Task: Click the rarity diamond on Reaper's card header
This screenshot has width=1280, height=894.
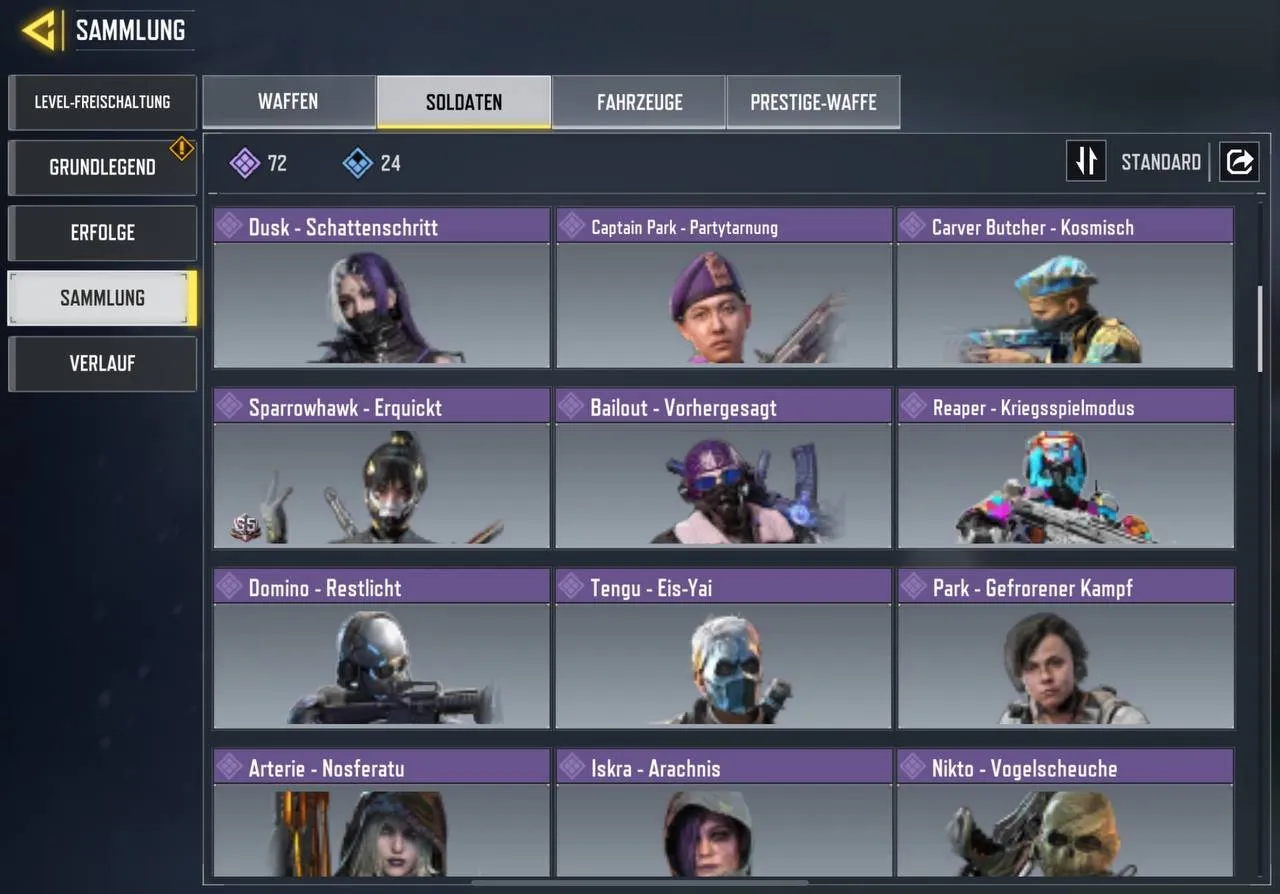Action: point(912,407)
